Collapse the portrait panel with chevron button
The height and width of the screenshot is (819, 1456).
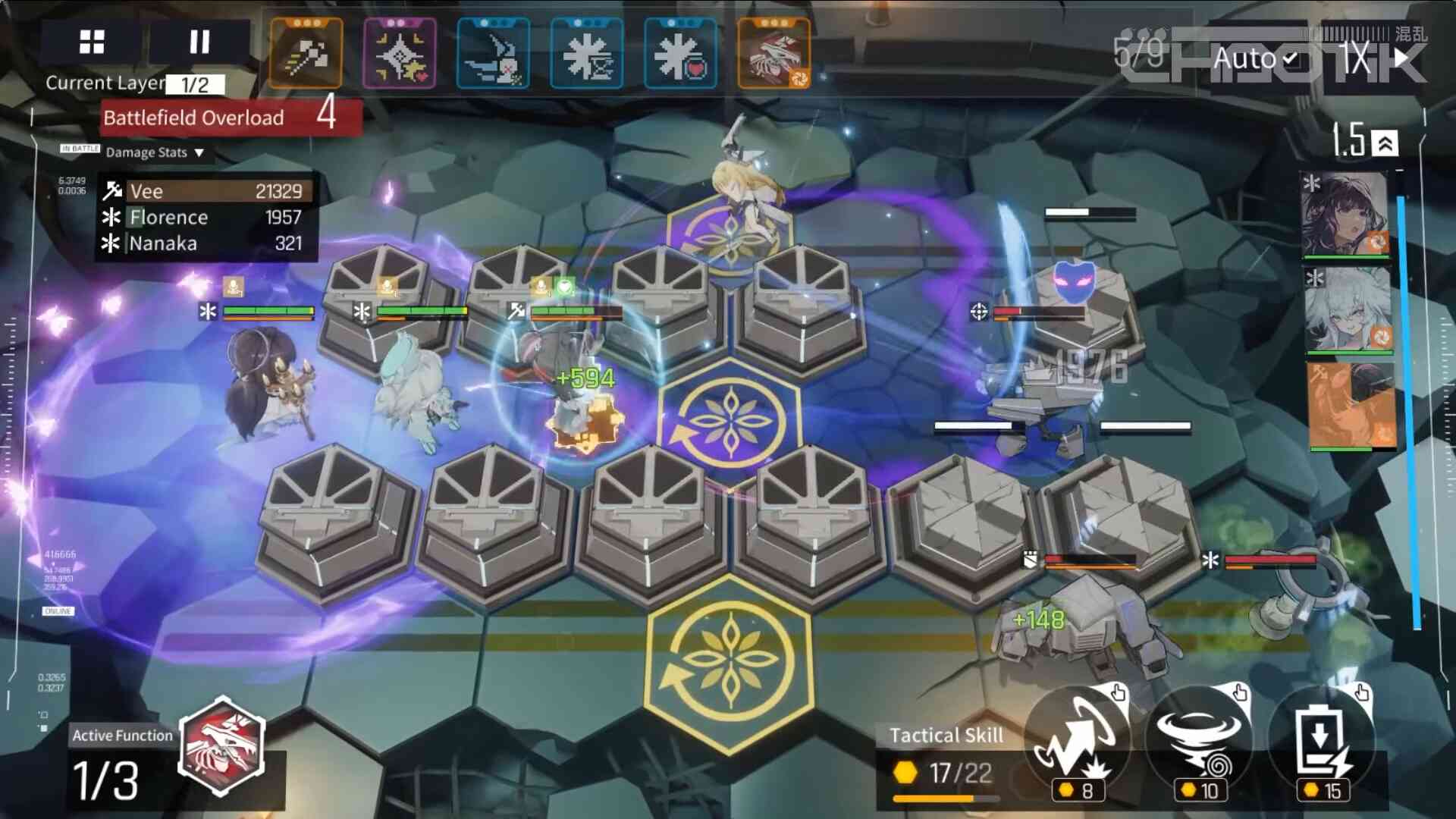1385,143
